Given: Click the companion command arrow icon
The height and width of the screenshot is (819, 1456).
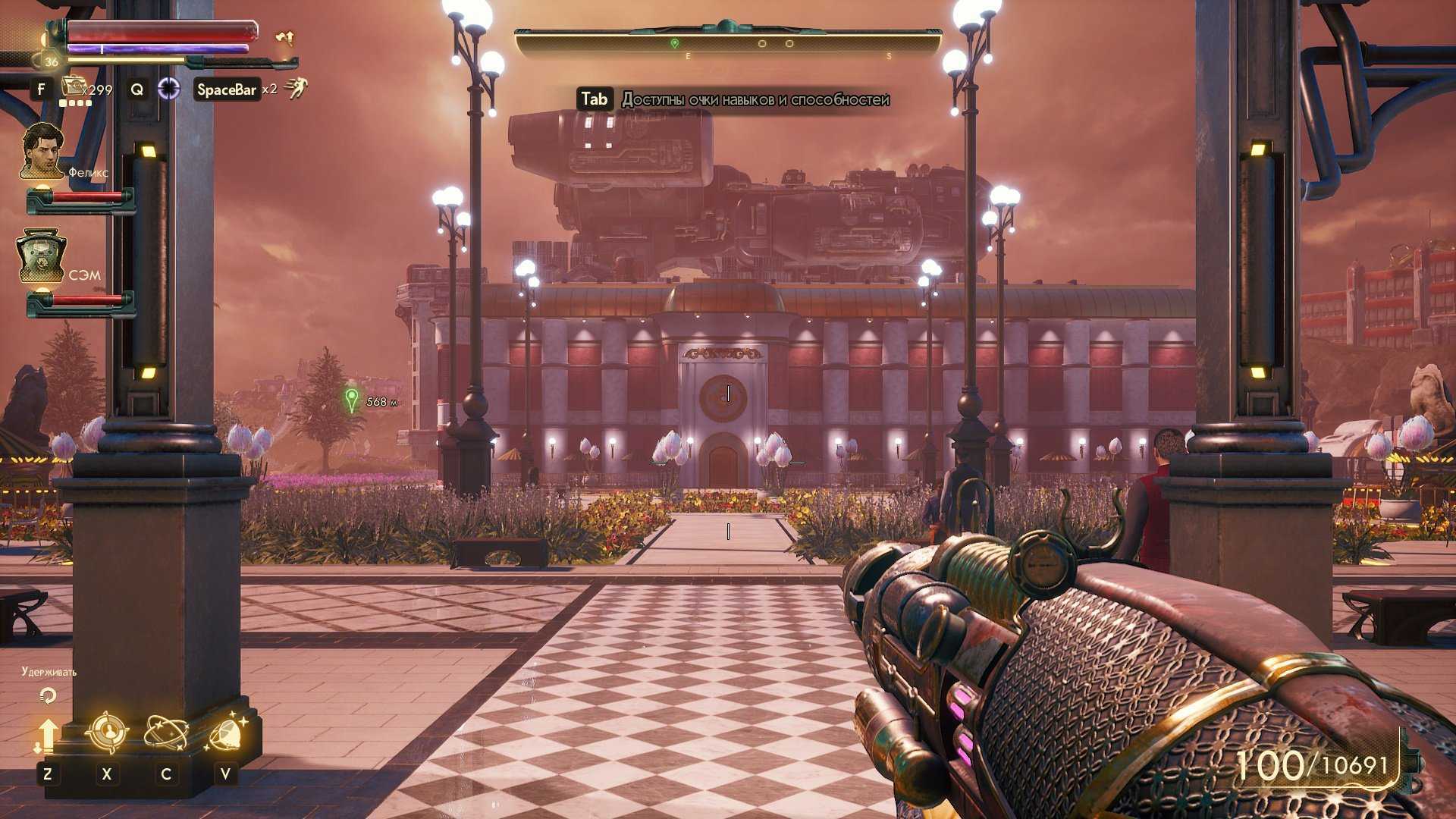Looking at the screenshot, I should (x=47, y=735).
